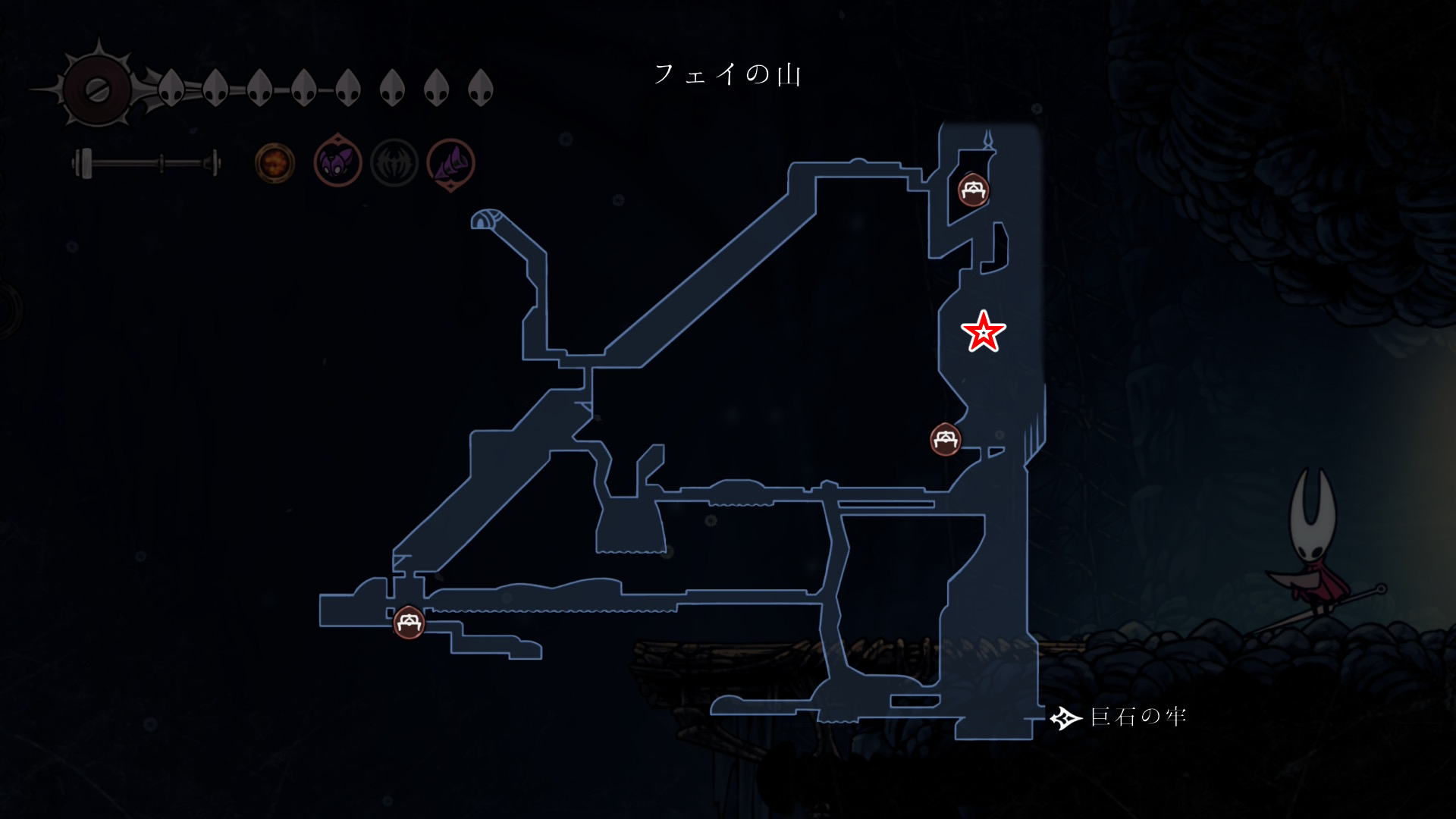Choose the greyed-out spider tool icon
The width and height of the screenshot is (1456, 819).
[x=394, y=162]
